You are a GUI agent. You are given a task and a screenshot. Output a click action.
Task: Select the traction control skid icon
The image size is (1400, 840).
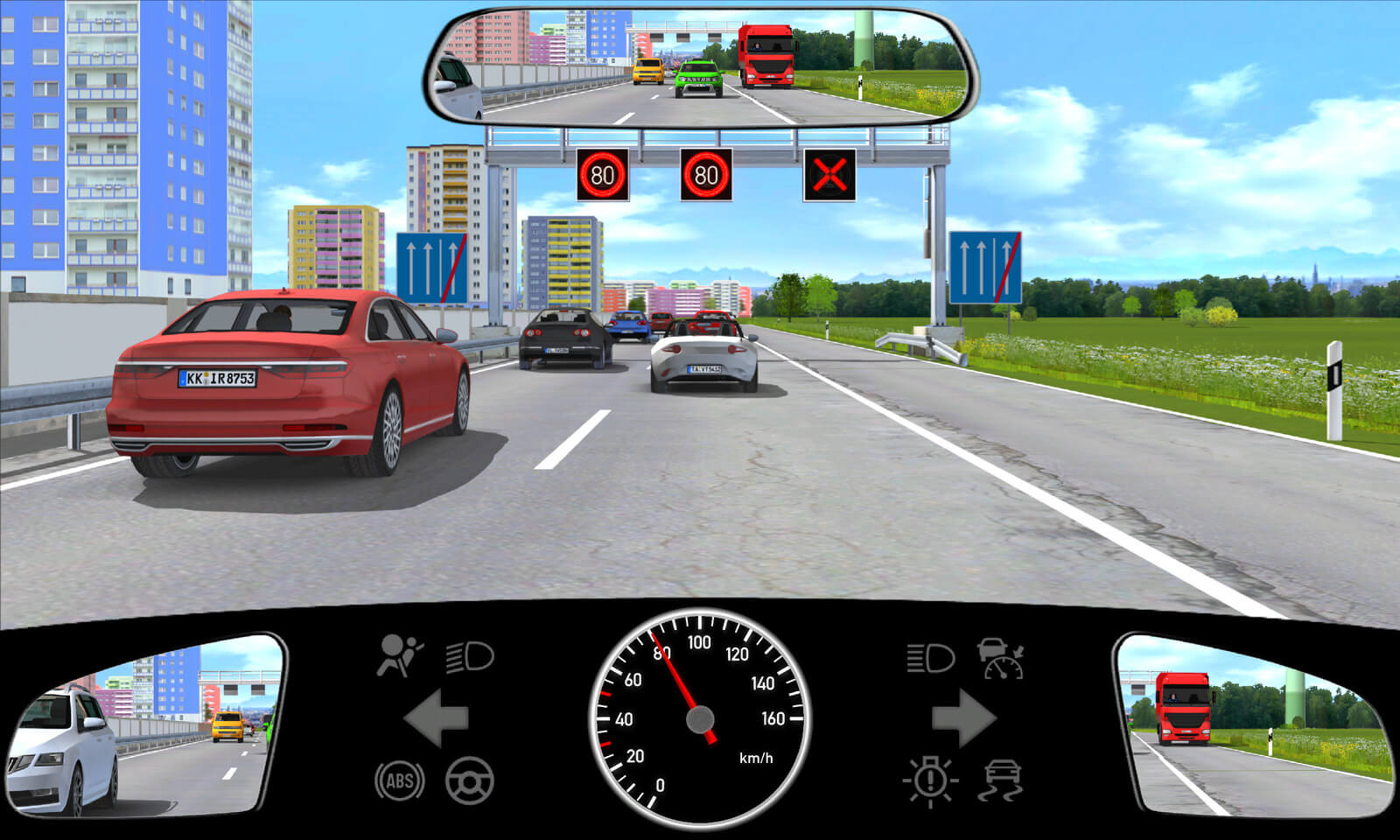(1002, 780)
